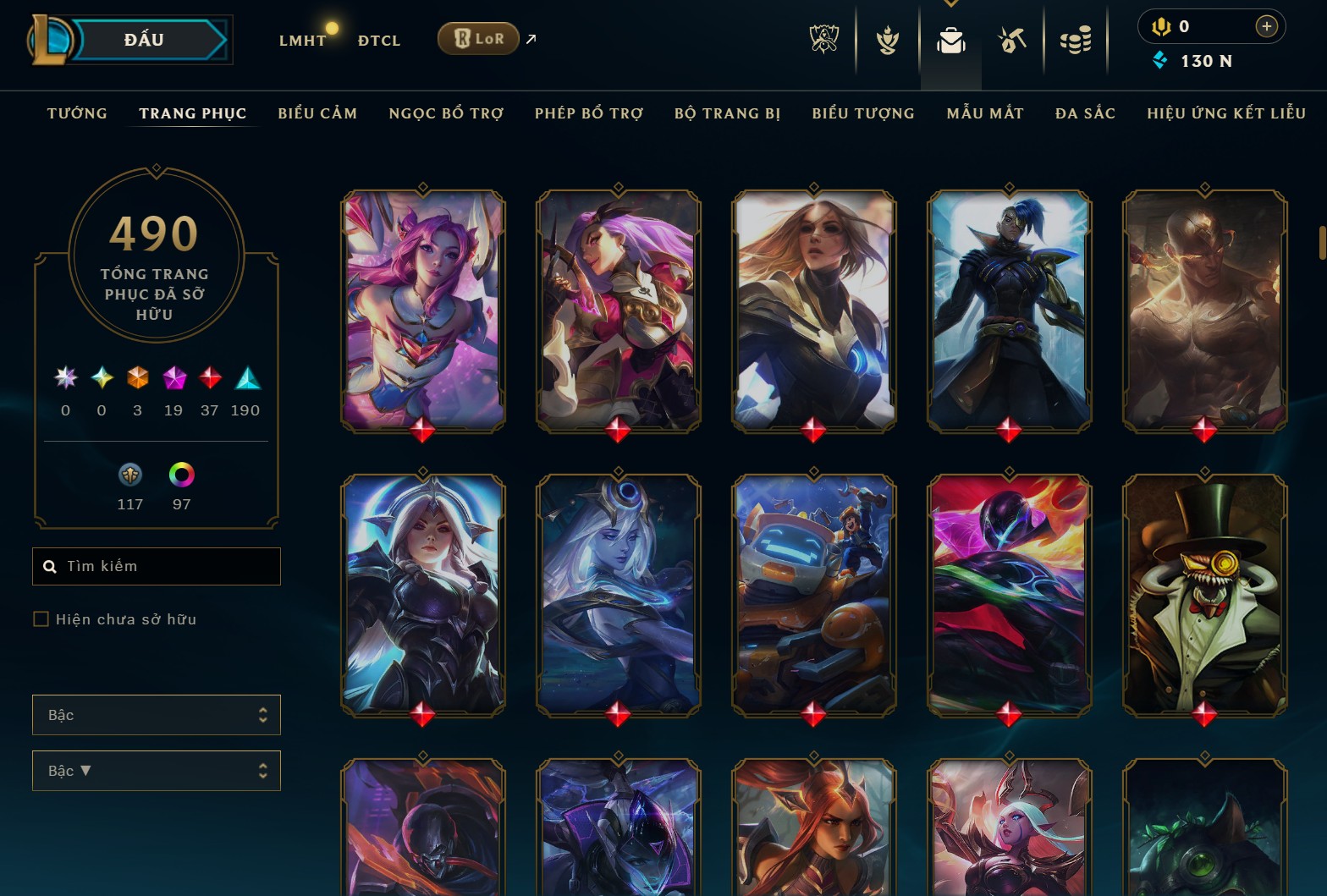Viewport: 1327px width, 896px height.
Task: Open the Loot crafting icon
Action: (1012, 39)
